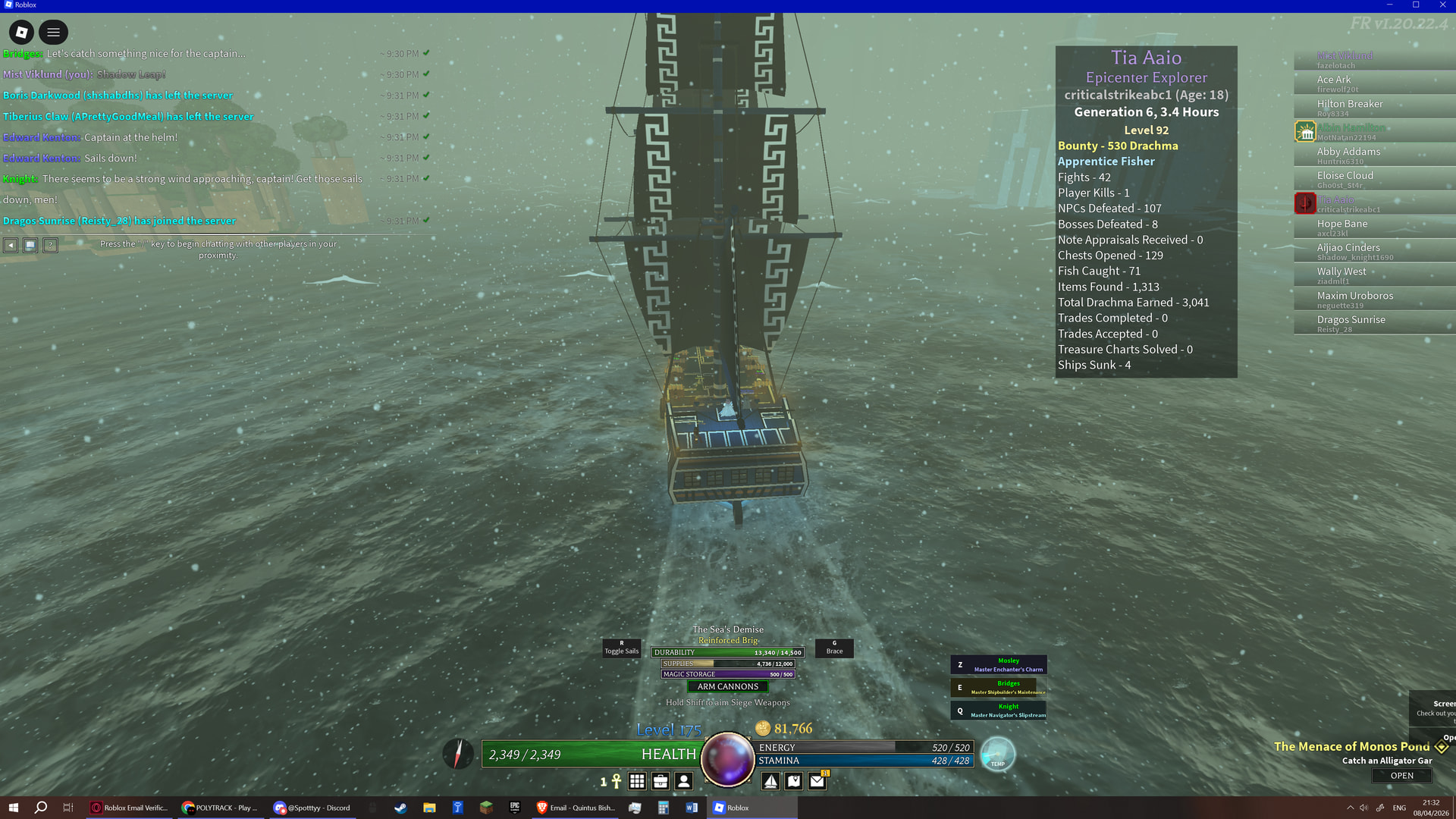Collapse chat with the left arrow button
The height and width of the screenshot is (819, 1456).
(11, 245)
